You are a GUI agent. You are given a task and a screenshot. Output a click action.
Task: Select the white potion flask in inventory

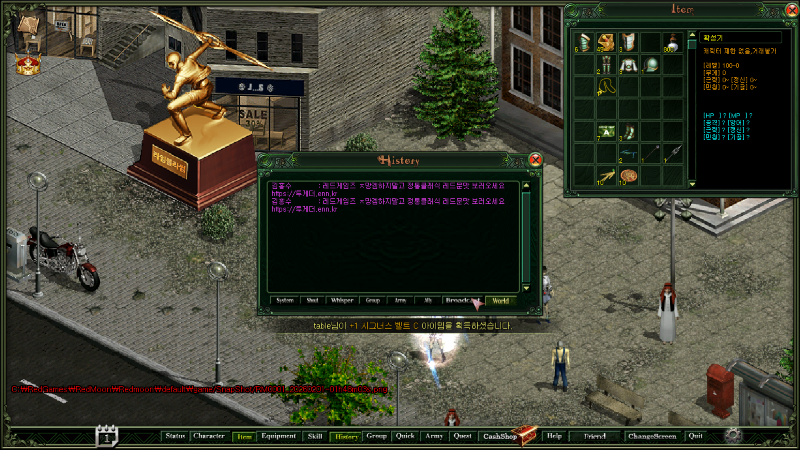click(673, 41)
